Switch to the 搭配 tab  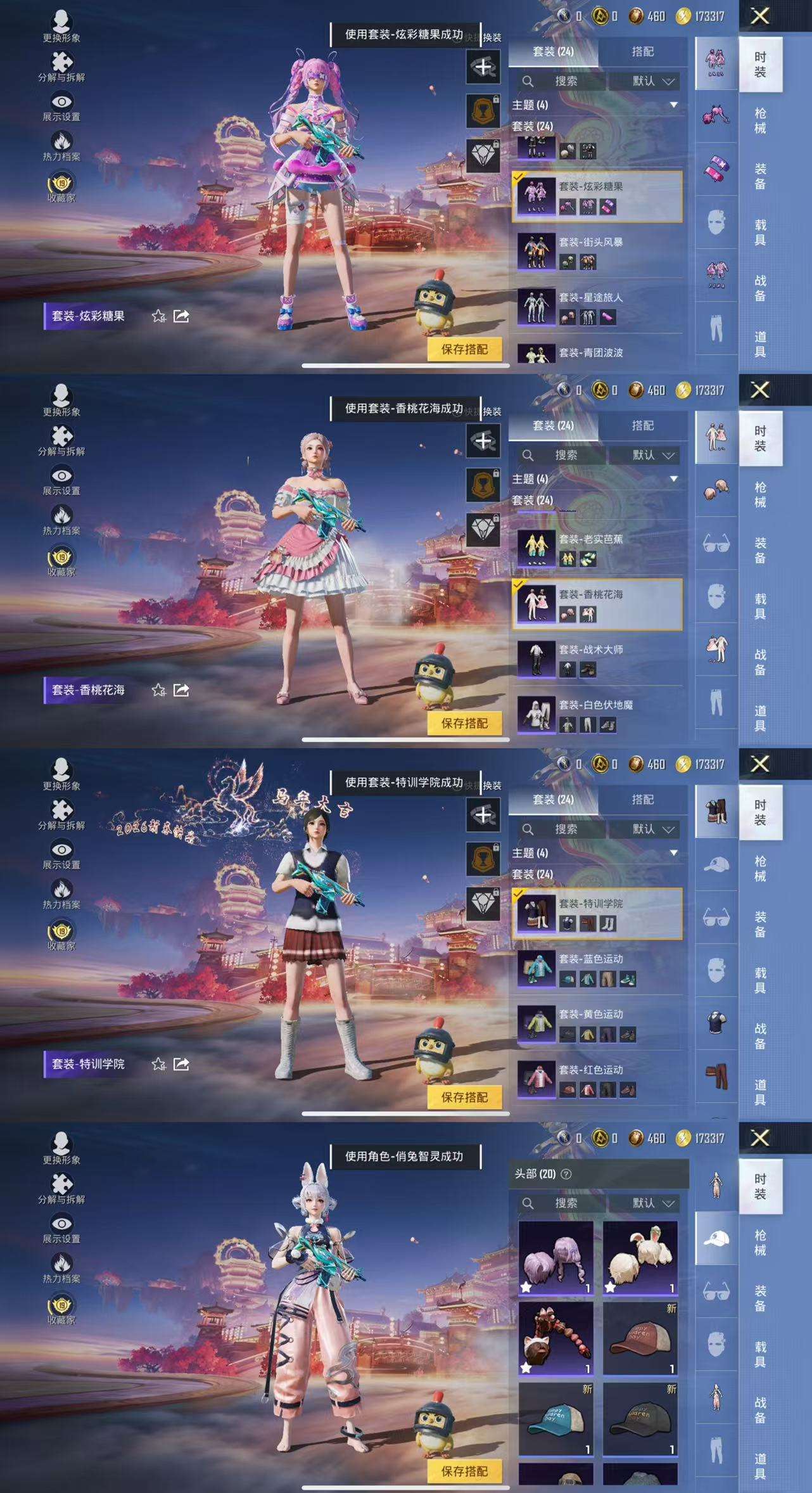[641, 51]
